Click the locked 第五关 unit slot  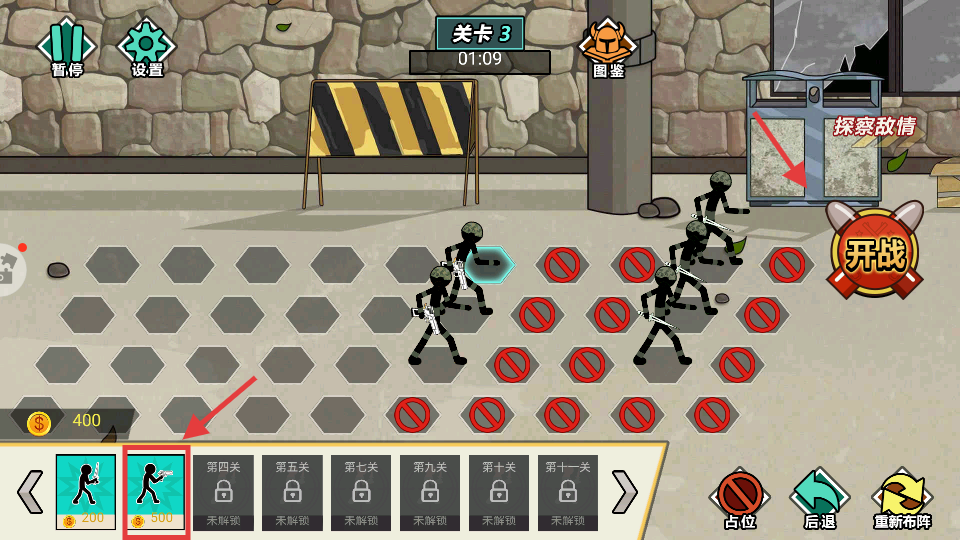pyautogui.click(x=292, y=491)
